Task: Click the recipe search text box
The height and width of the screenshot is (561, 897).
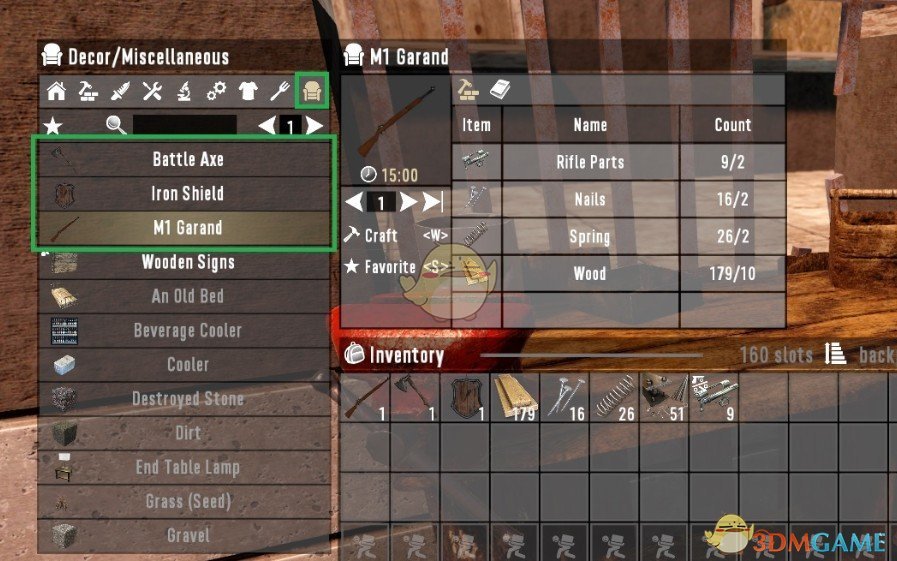Action: [x=185, y=125]
